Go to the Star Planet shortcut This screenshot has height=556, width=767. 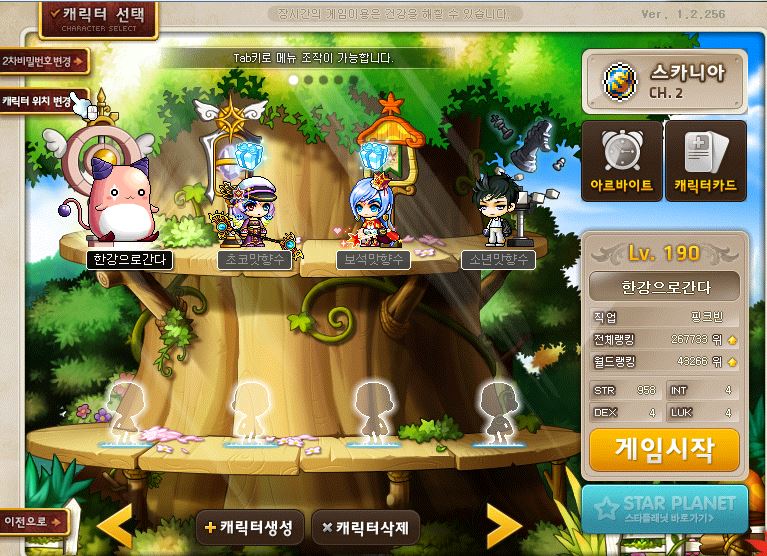pyautogui.click(x=665, y=509)
